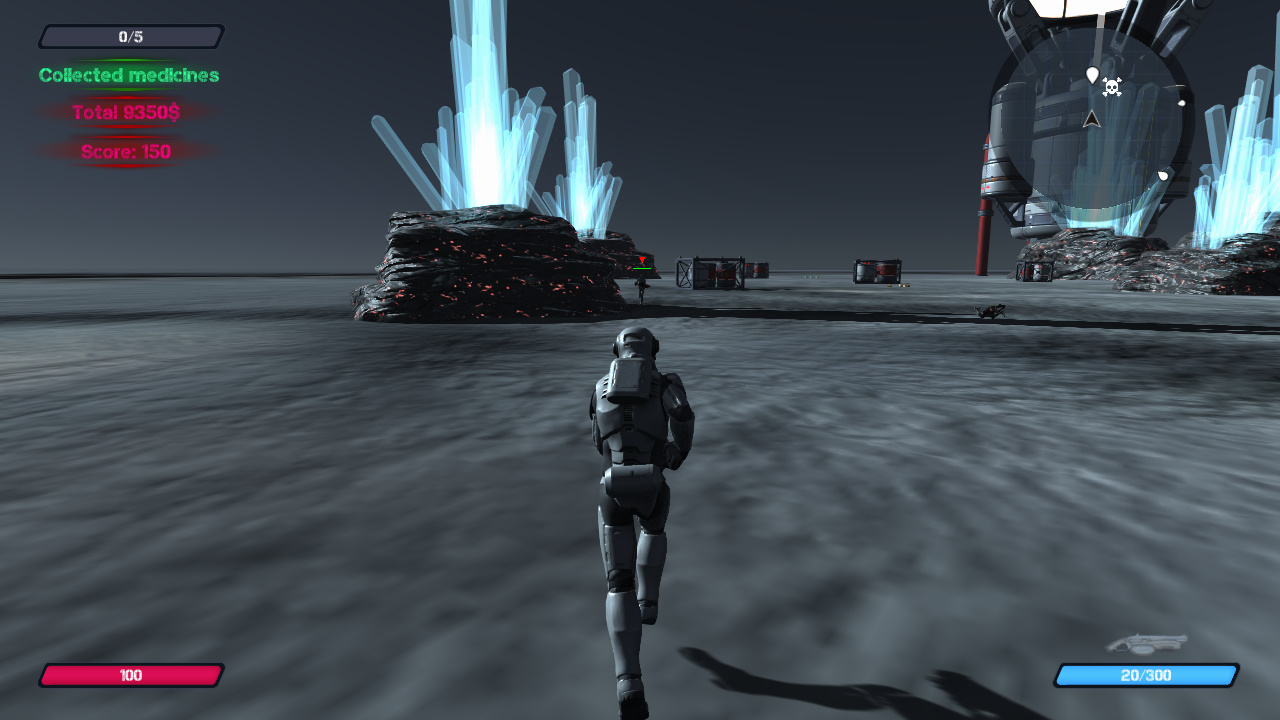Viewport: 1280px width, 720px height.
Task: Click the 0/5 medicine progress bar
Action: 130,36
